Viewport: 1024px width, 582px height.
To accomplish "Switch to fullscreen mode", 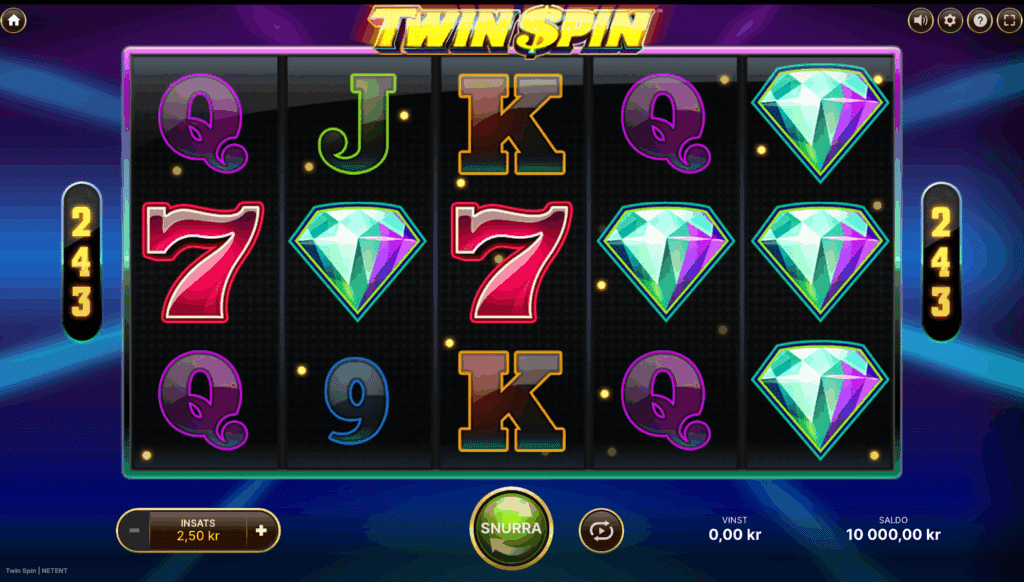I will click(1008, 20).
